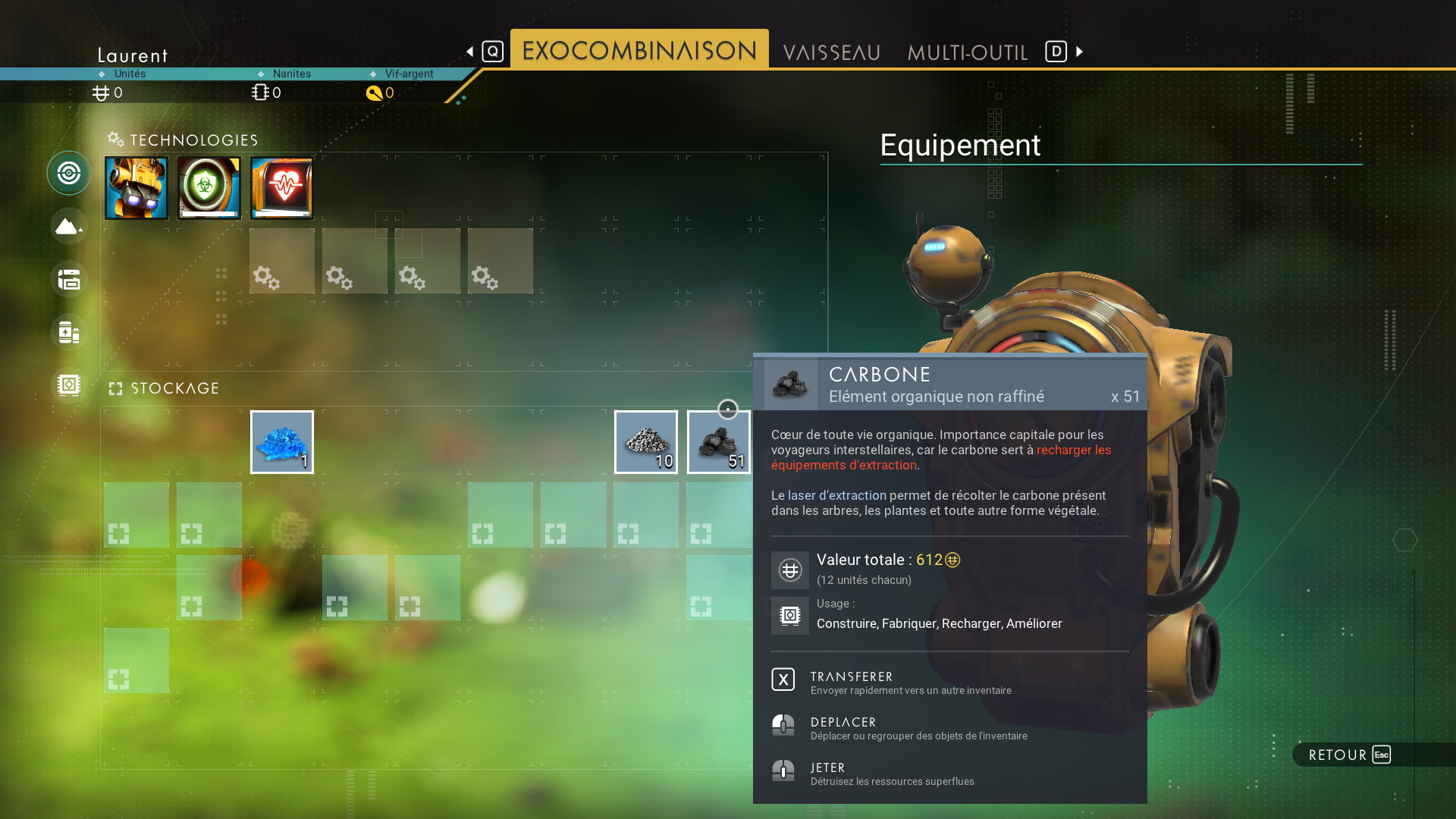The height and width of the screenshot is (819, 1456).
Task: Pick the grey ferrite dust slot
Action: click(645, 442)
